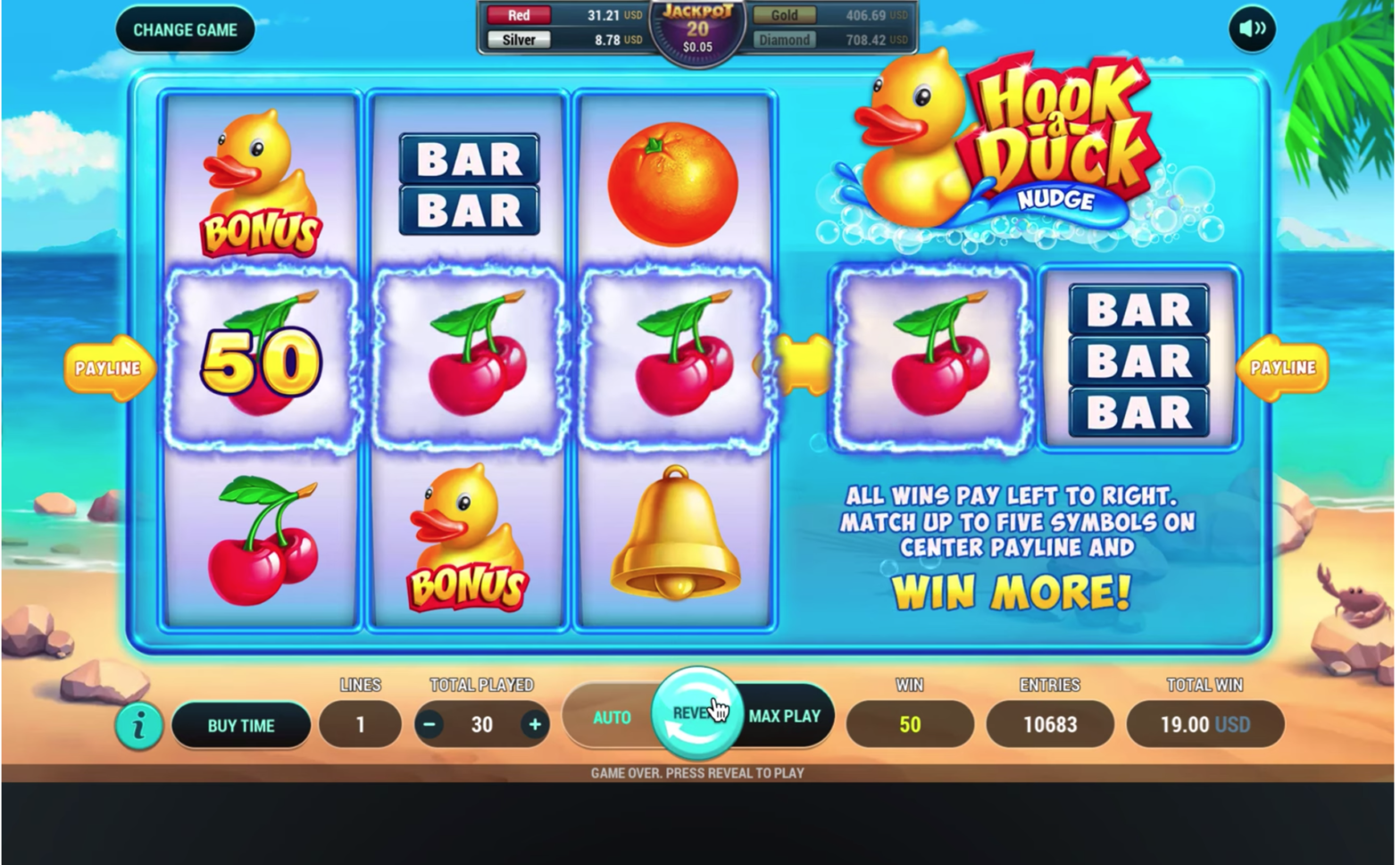Click the Diamond jackpot display
The height and width of the screenshot is (865, 1400).
[784, 39]
